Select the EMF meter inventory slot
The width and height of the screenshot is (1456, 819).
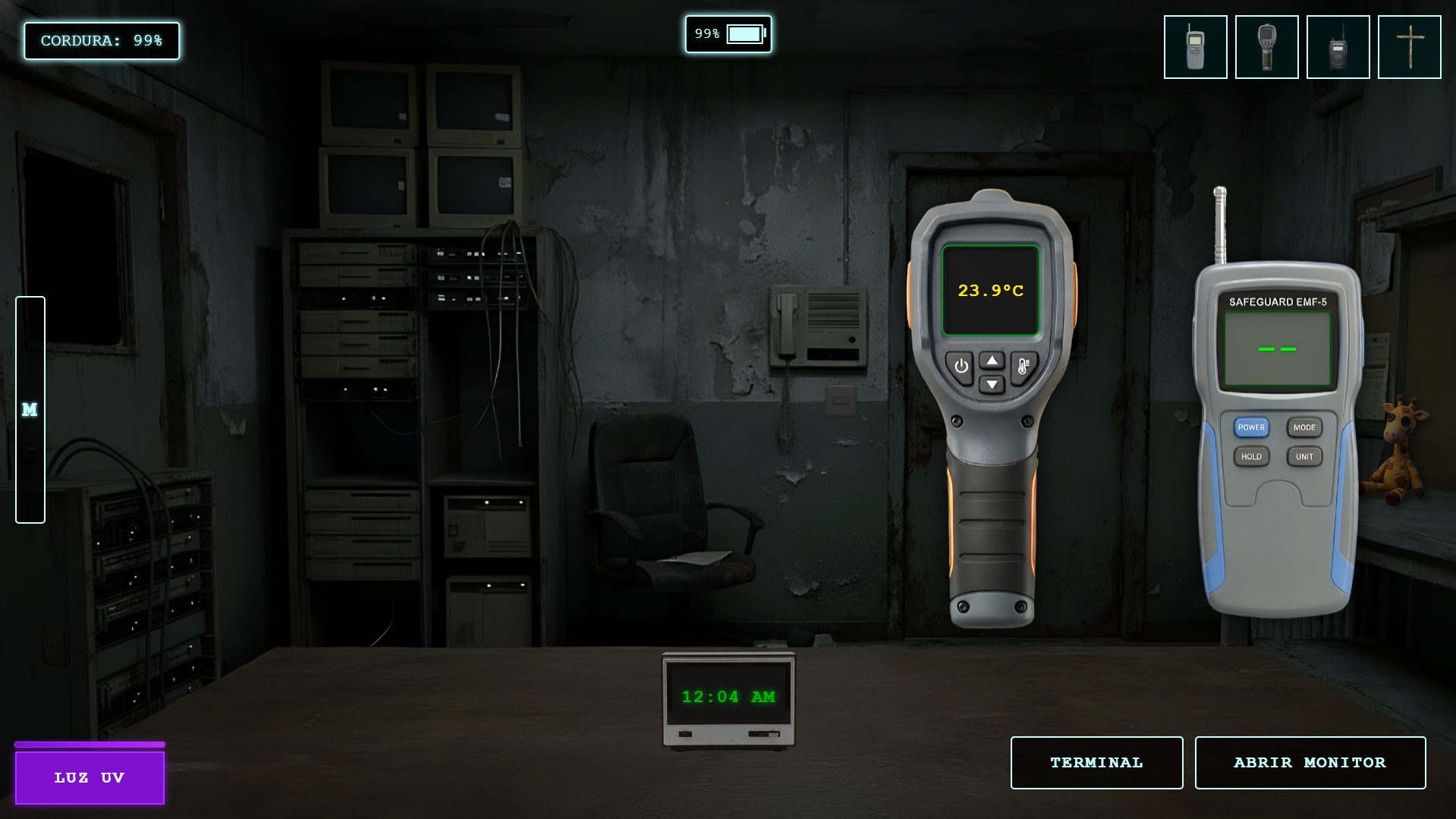(1195, 47)
